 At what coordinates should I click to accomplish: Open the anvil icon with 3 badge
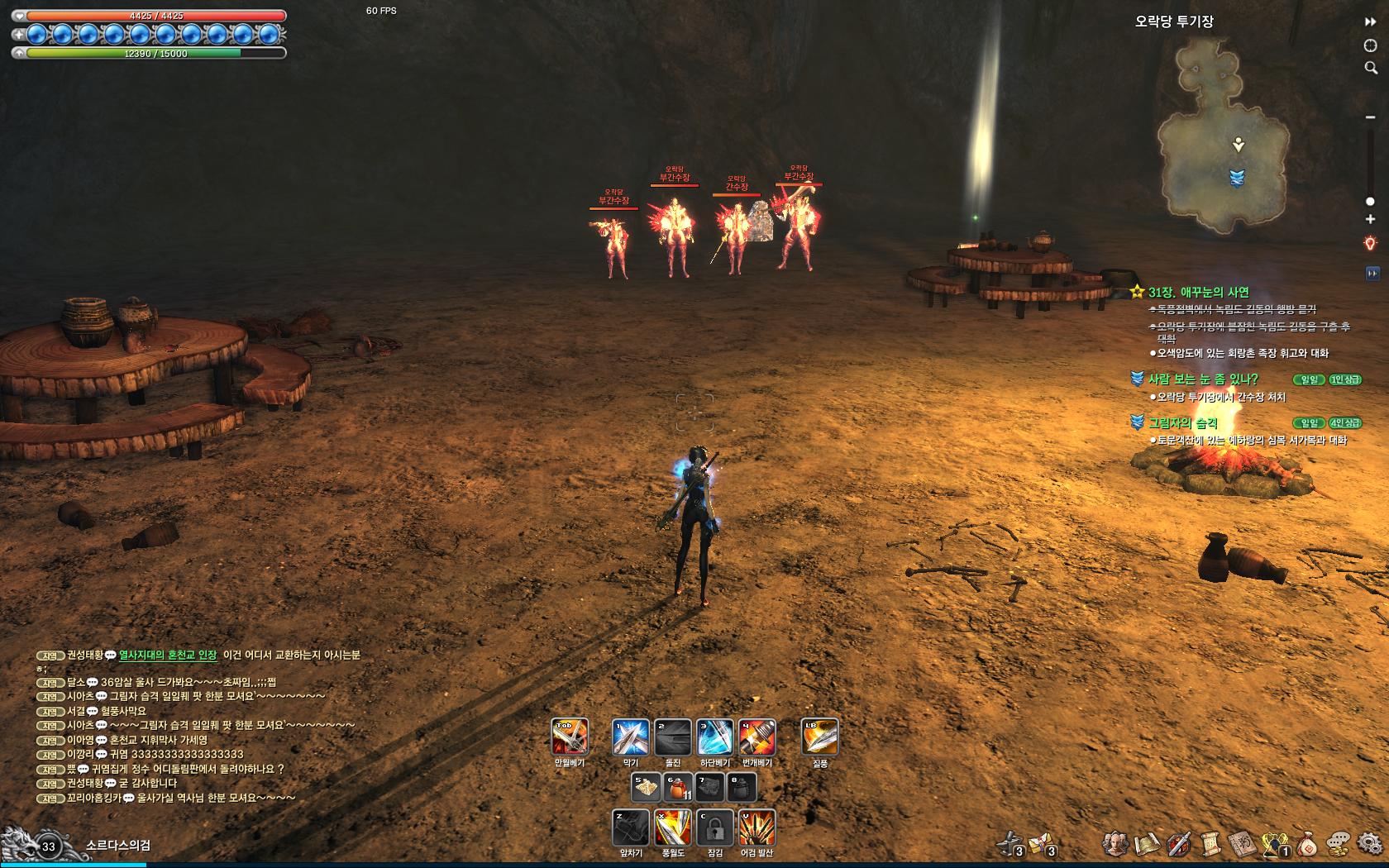[x=1010, y=844]
